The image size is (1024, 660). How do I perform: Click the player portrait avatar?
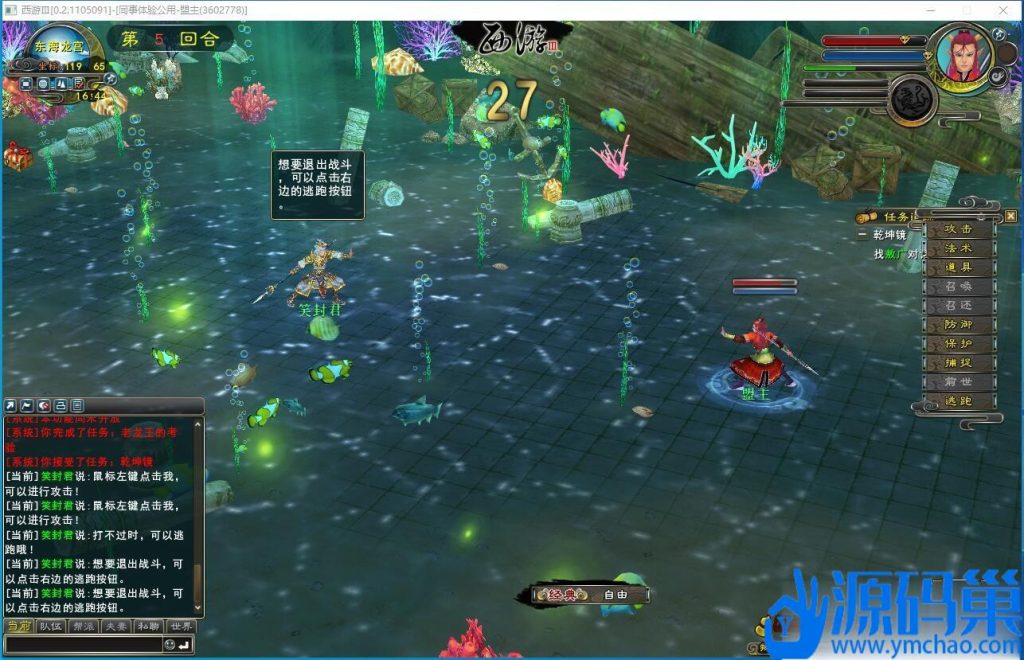click(956, 55)
